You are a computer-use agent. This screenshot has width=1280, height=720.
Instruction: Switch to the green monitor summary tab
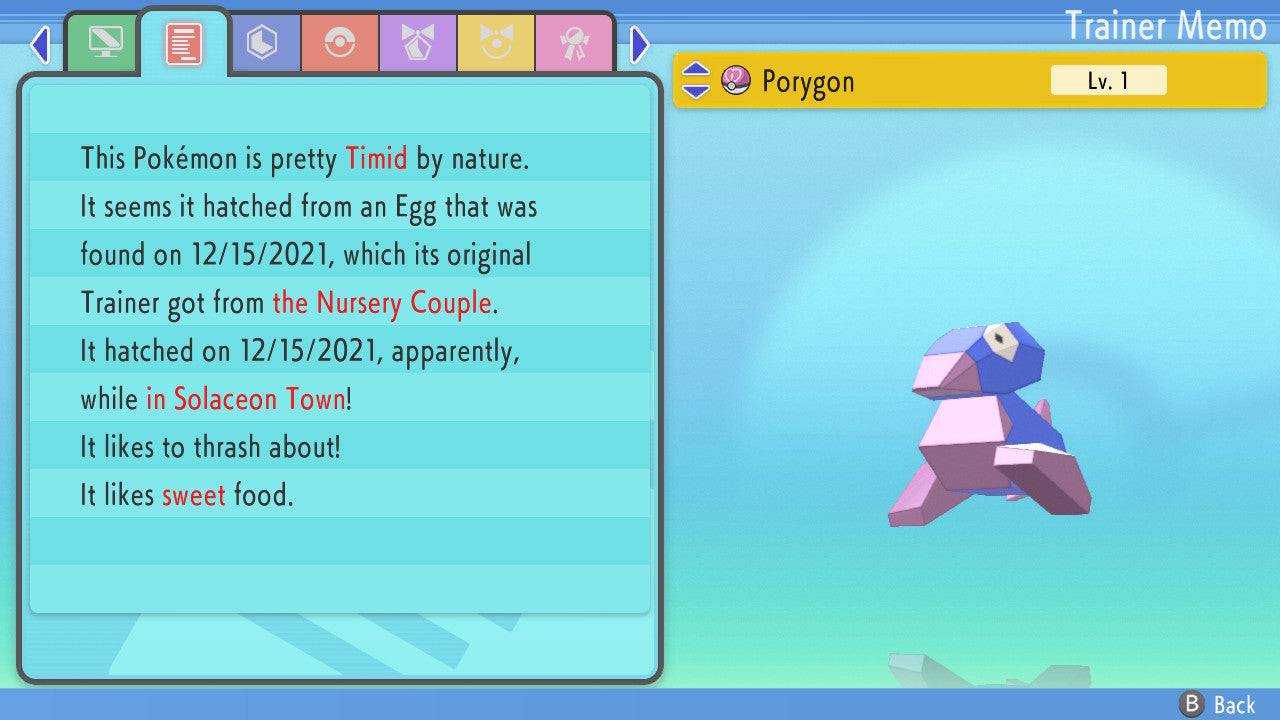[104, 43]
